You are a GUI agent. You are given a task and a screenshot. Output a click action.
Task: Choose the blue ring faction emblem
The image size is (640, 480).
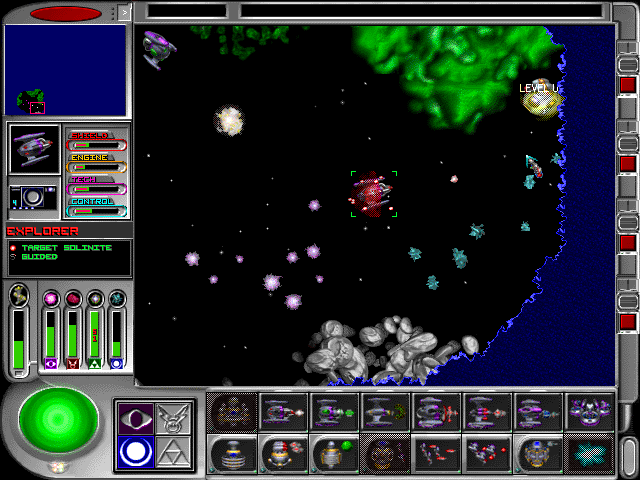(x=133, y=453)
